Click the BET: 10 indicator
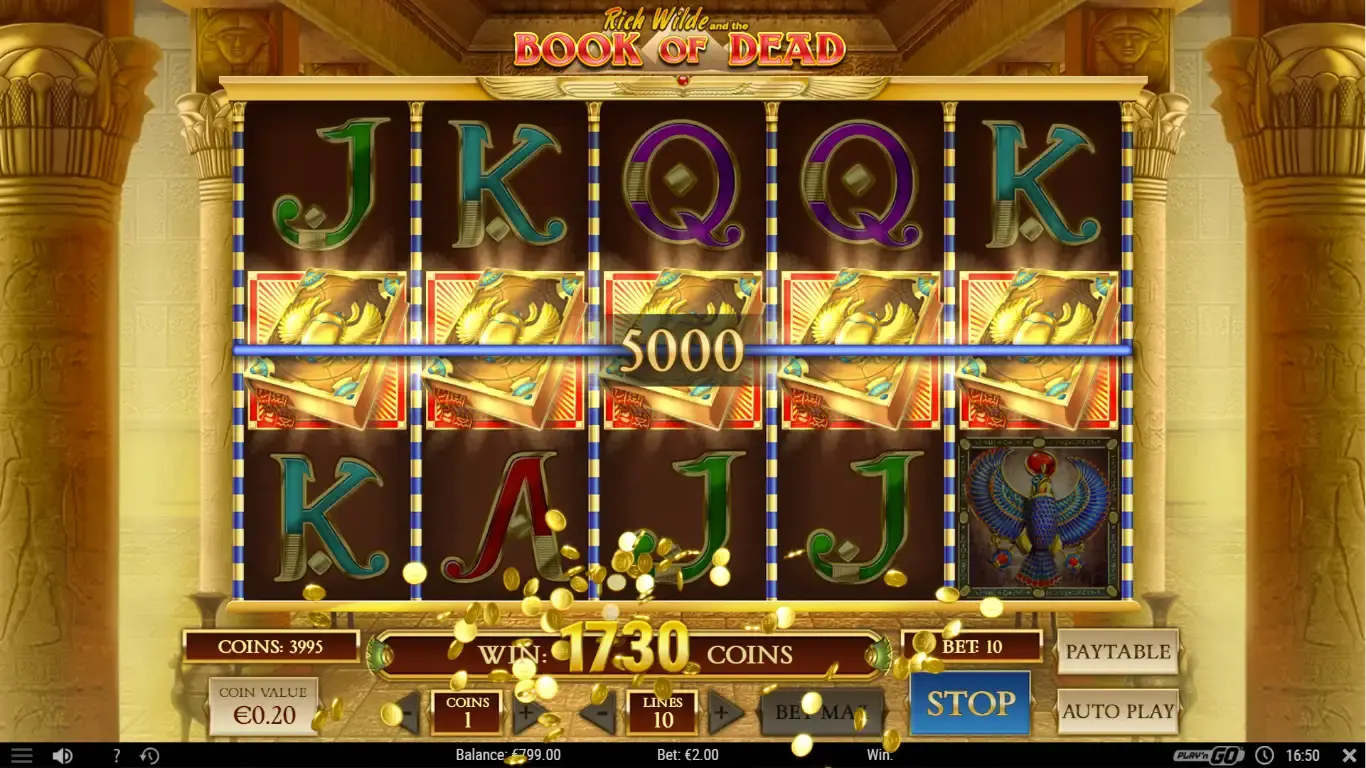 [x=971, y=645]
